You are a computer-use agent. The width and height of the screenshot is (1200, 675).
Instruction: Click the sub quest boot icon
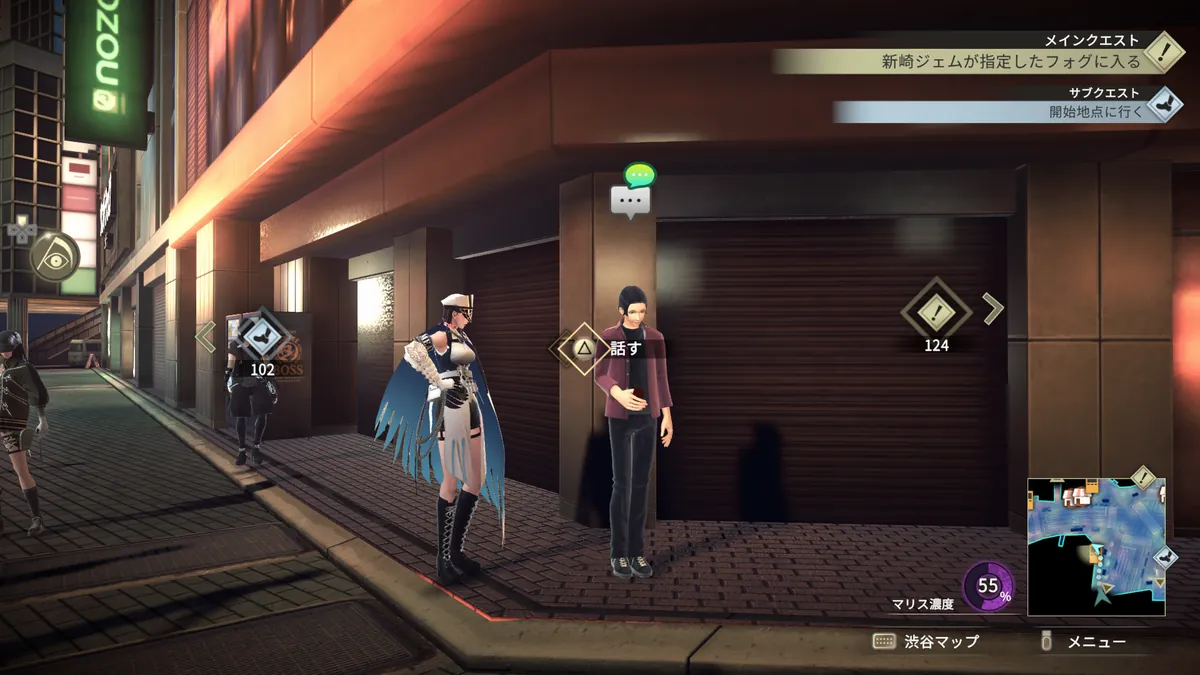click(1164, 104)
